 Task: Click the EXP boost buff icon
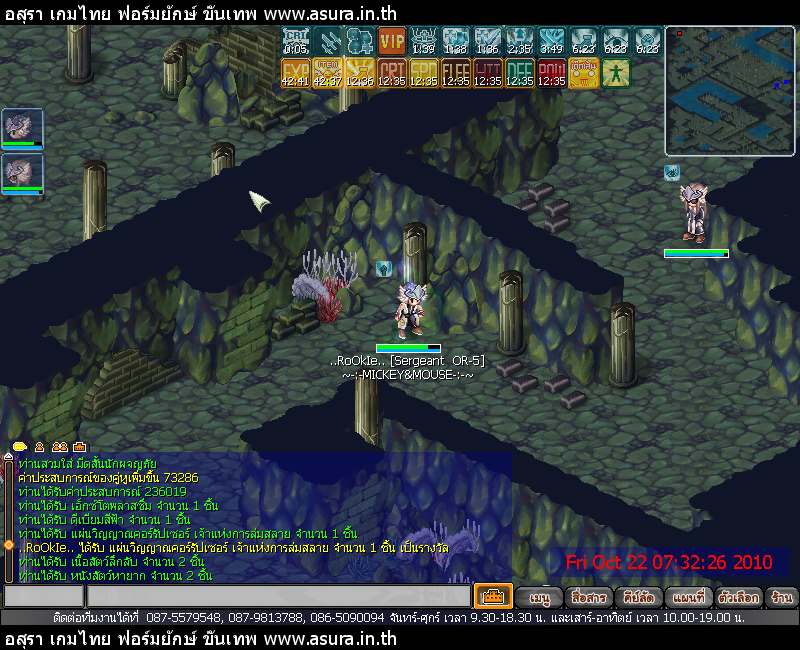click(296, 74)
